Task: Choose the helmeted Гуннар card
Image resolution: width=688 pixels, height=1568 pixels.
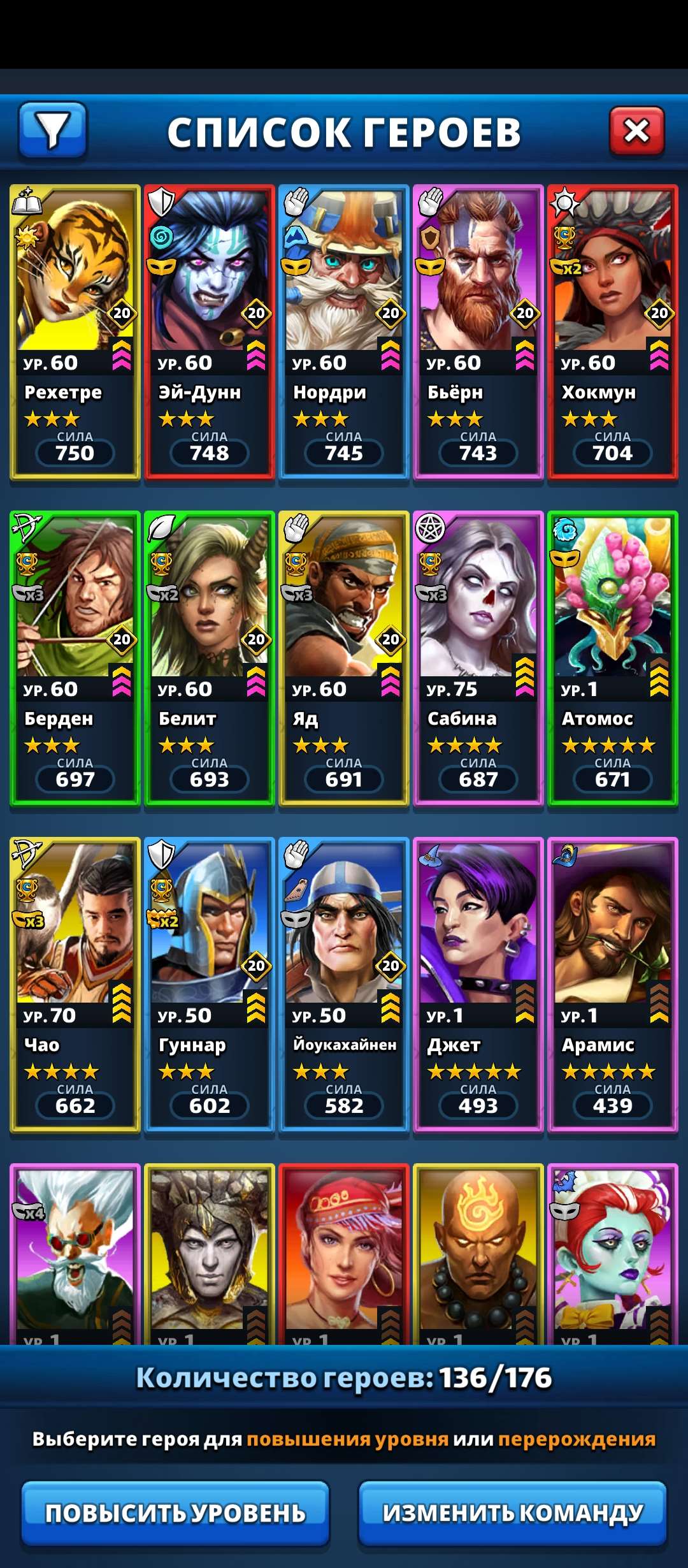Action: [210, 984]
